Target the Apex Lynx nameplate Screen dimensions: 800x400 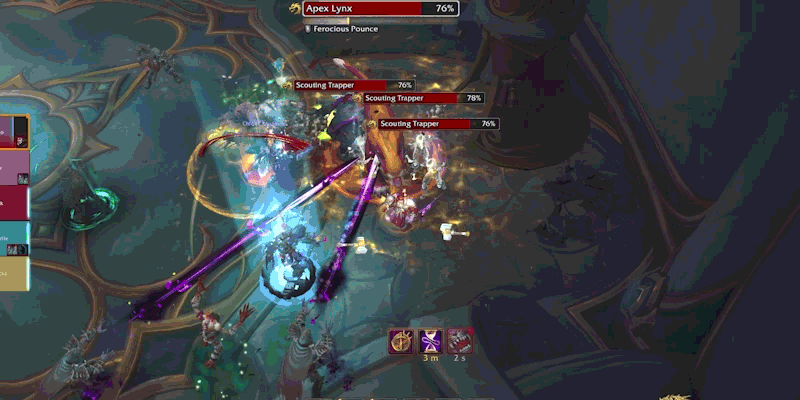pos(380,8)
